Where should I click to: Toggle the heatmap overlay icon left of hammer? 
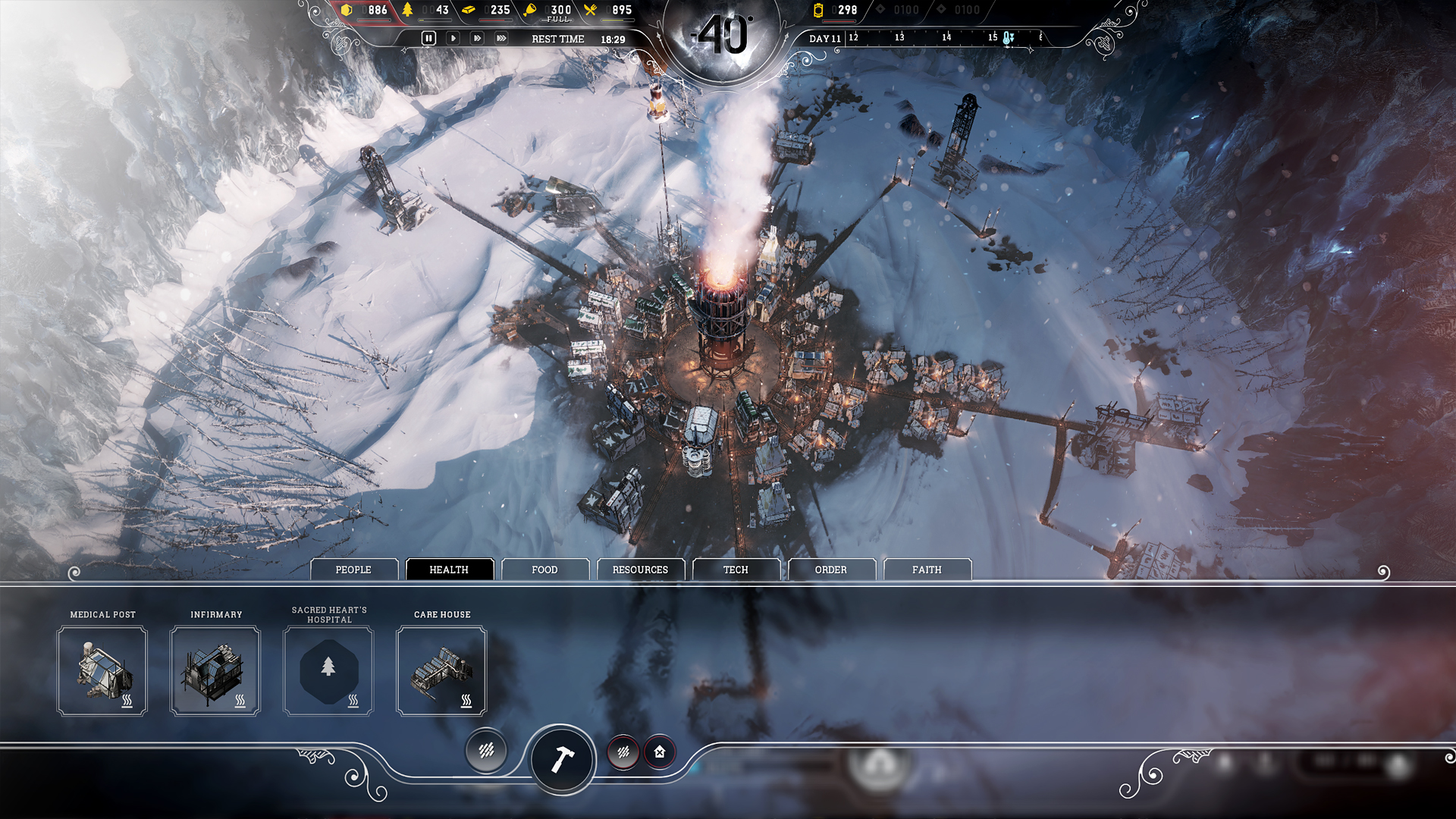(x=486, y=752)
